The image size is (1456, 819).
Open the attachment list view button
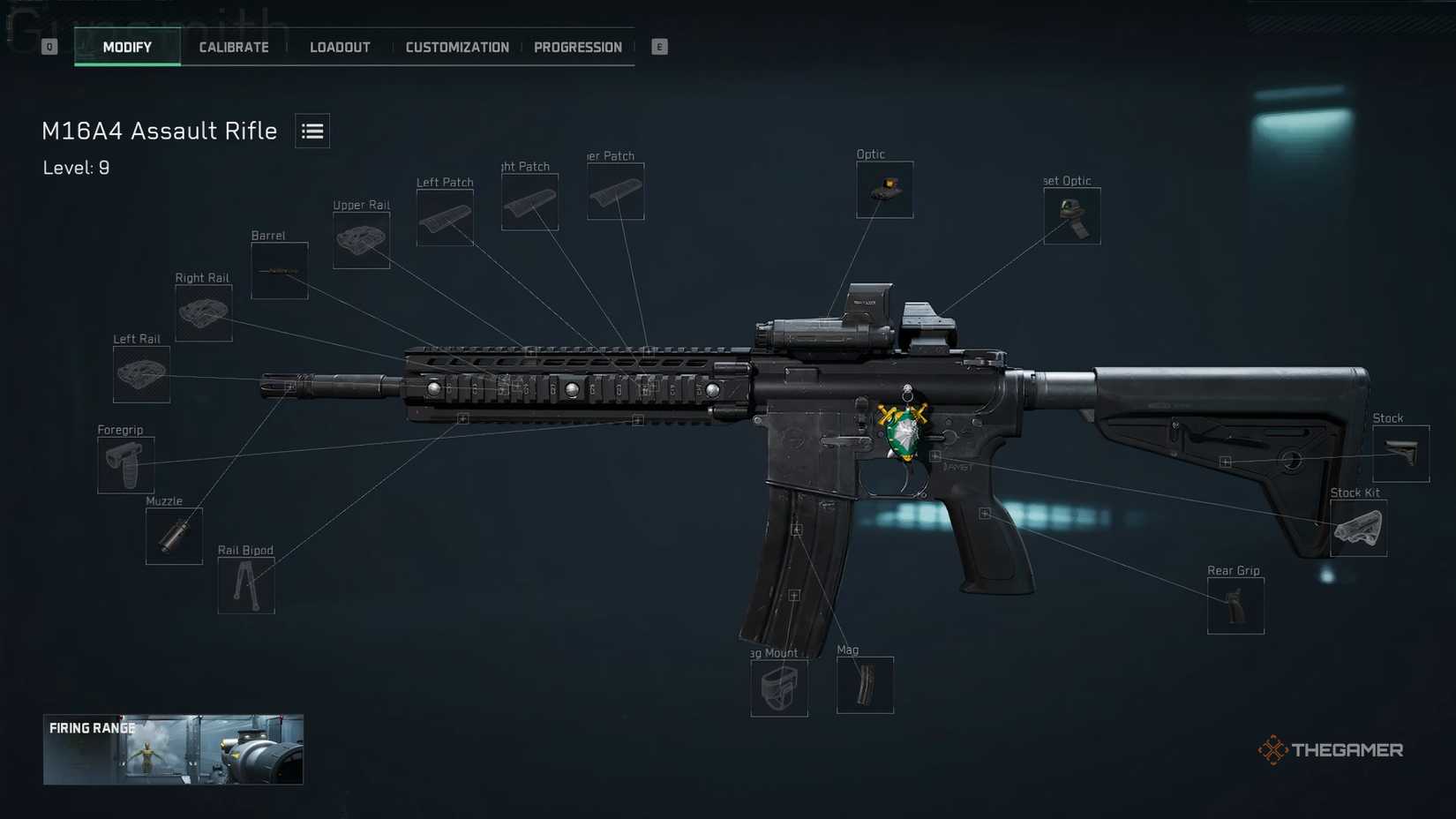pyautogui.click(x=312, y=131)
